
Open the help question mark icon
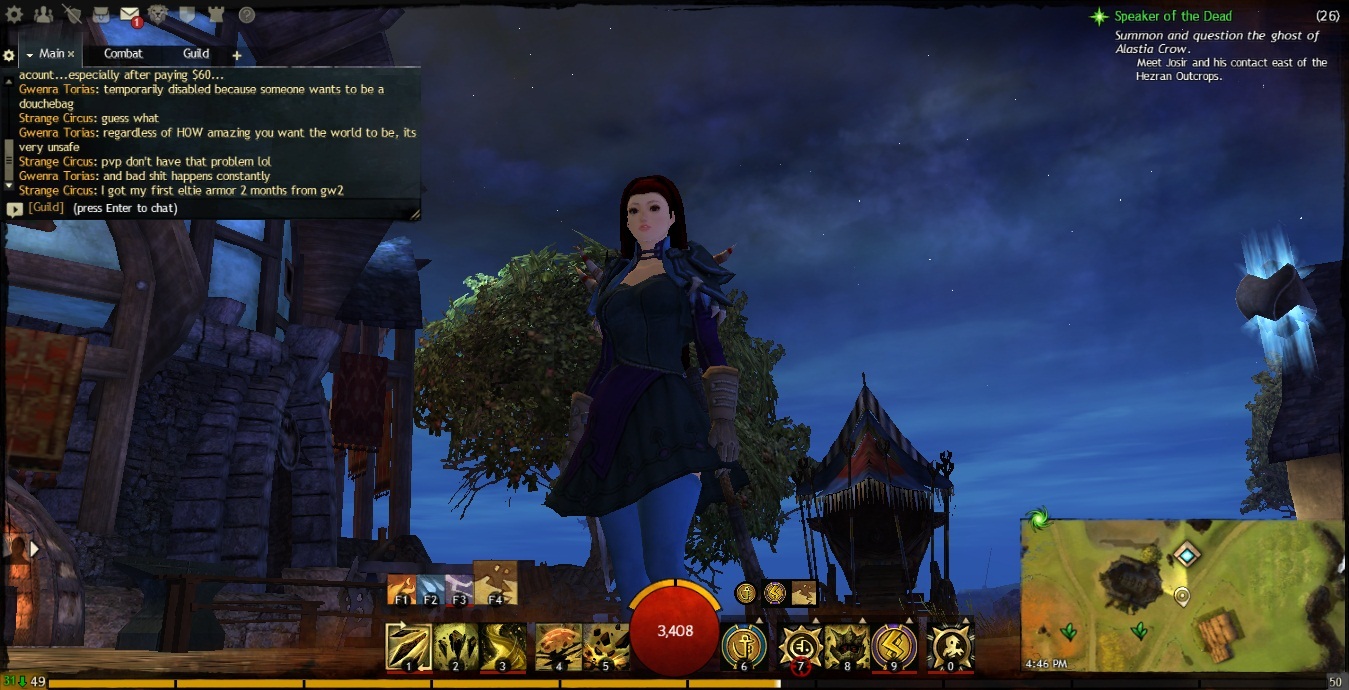(x=246, y=15)
